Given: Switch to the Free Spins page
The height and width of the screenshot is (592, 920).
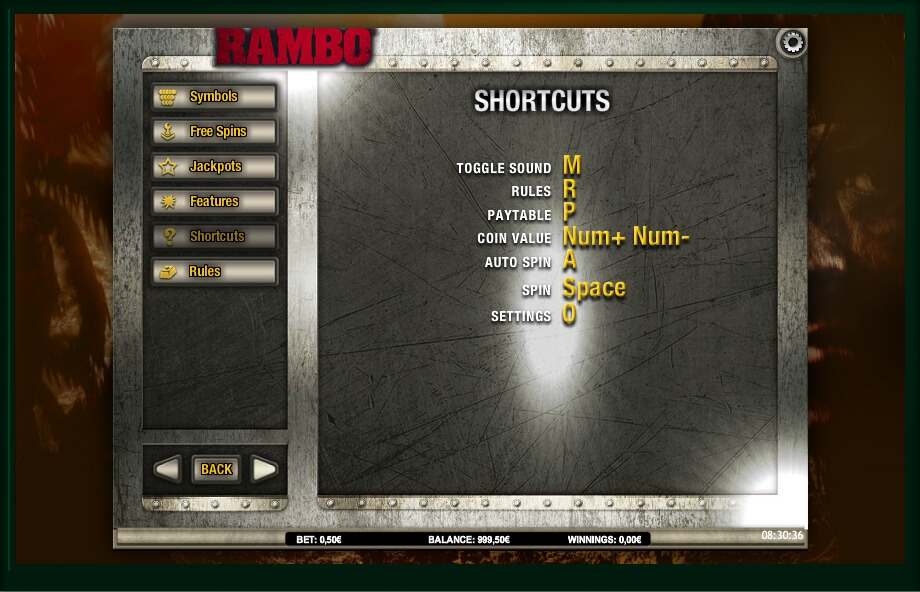Looking at the screenshot, I should (x=214, y=132).
